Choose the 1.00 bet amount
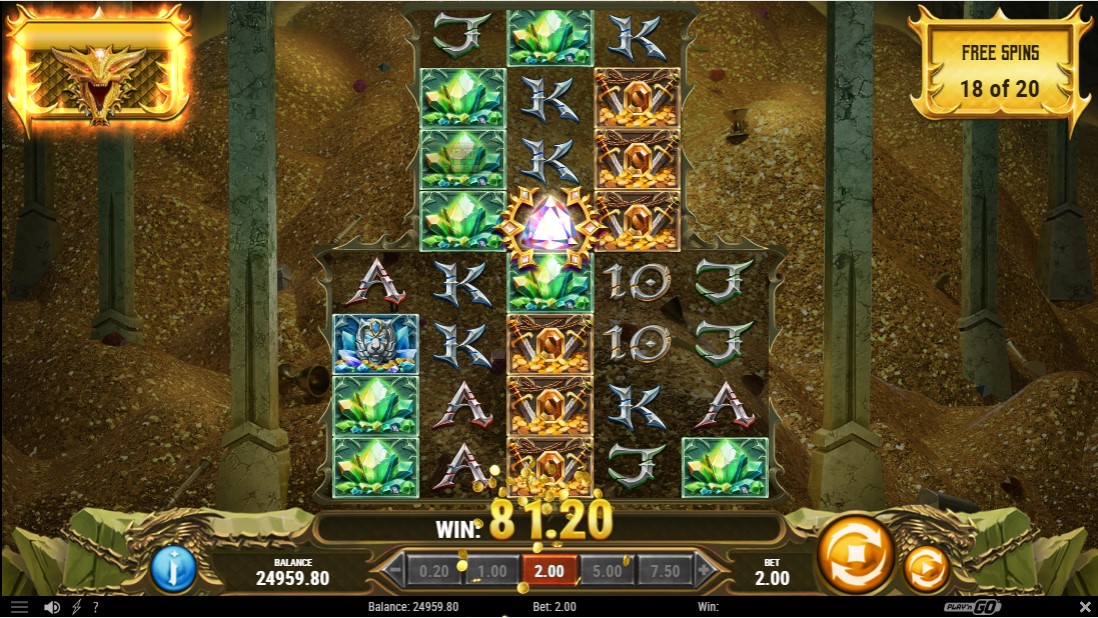The height and width of the screenshot is (618, 1098). pyautogui.click(x=490, y=572)
